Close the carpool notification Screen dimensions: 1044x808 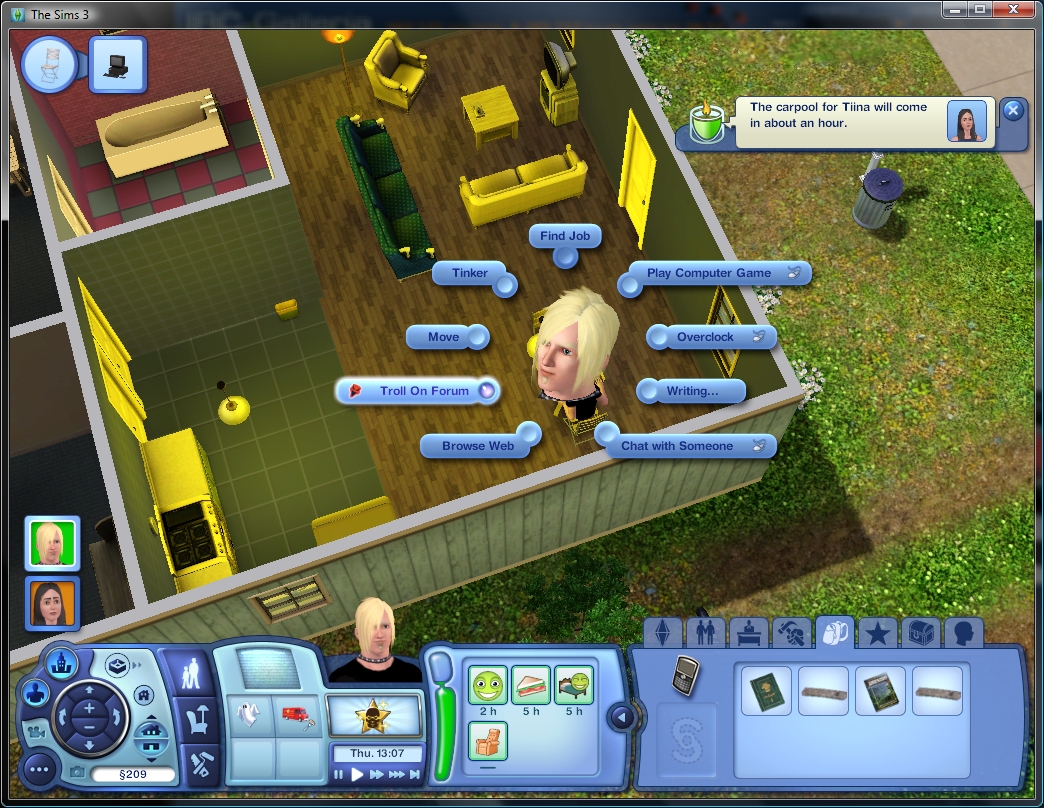(x=1012, y=110)
